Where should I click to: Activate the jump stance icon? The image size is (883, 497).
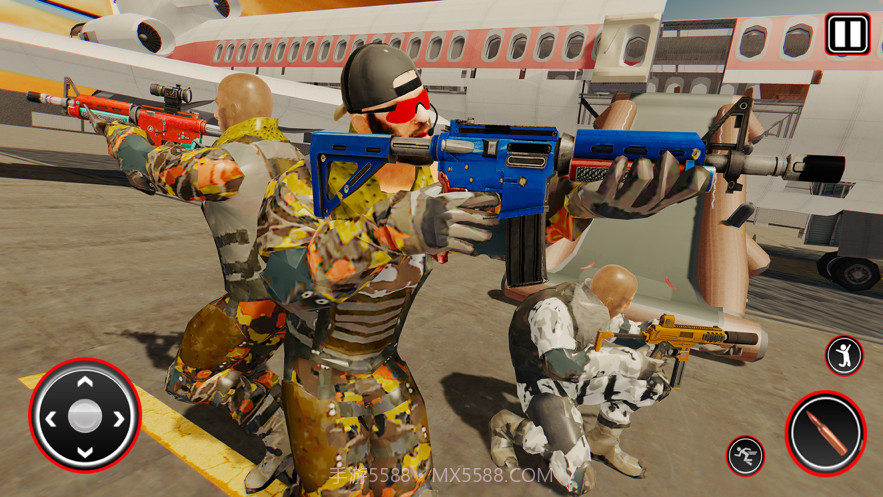click(x=843, y=355)
